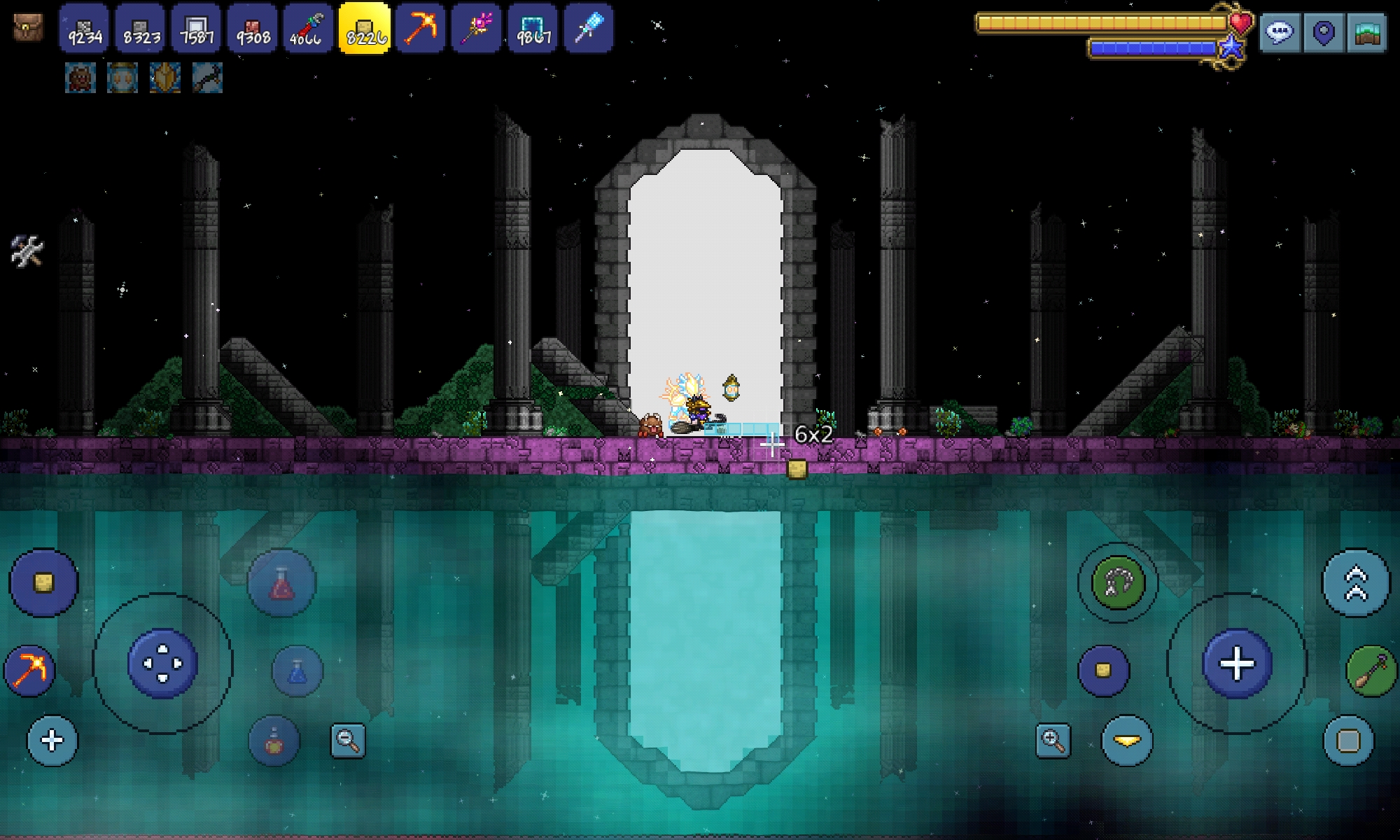The width and height of the screenshot is (1400, 840).
Task: Tap the yellow down-arrow drop button
Action: (1127, 740)
